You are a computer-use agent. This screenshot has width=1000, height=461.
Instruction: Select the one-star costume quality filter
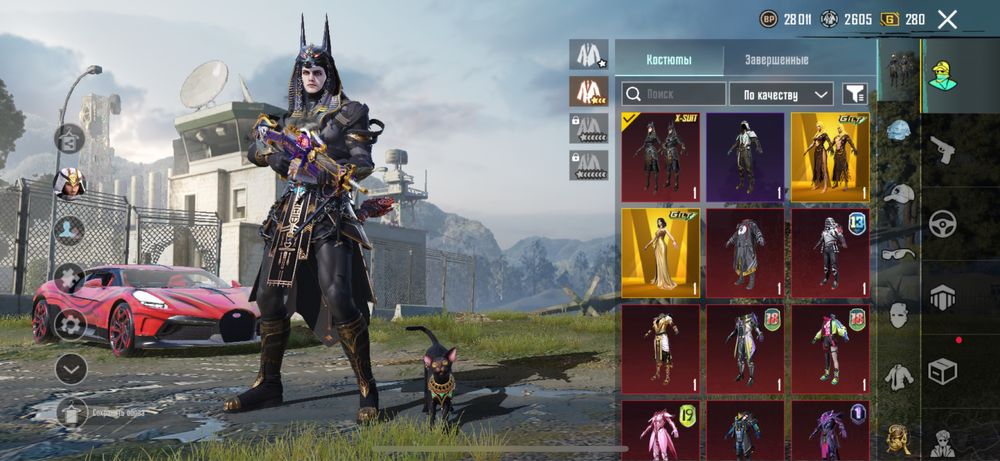[x=589, y=53]
